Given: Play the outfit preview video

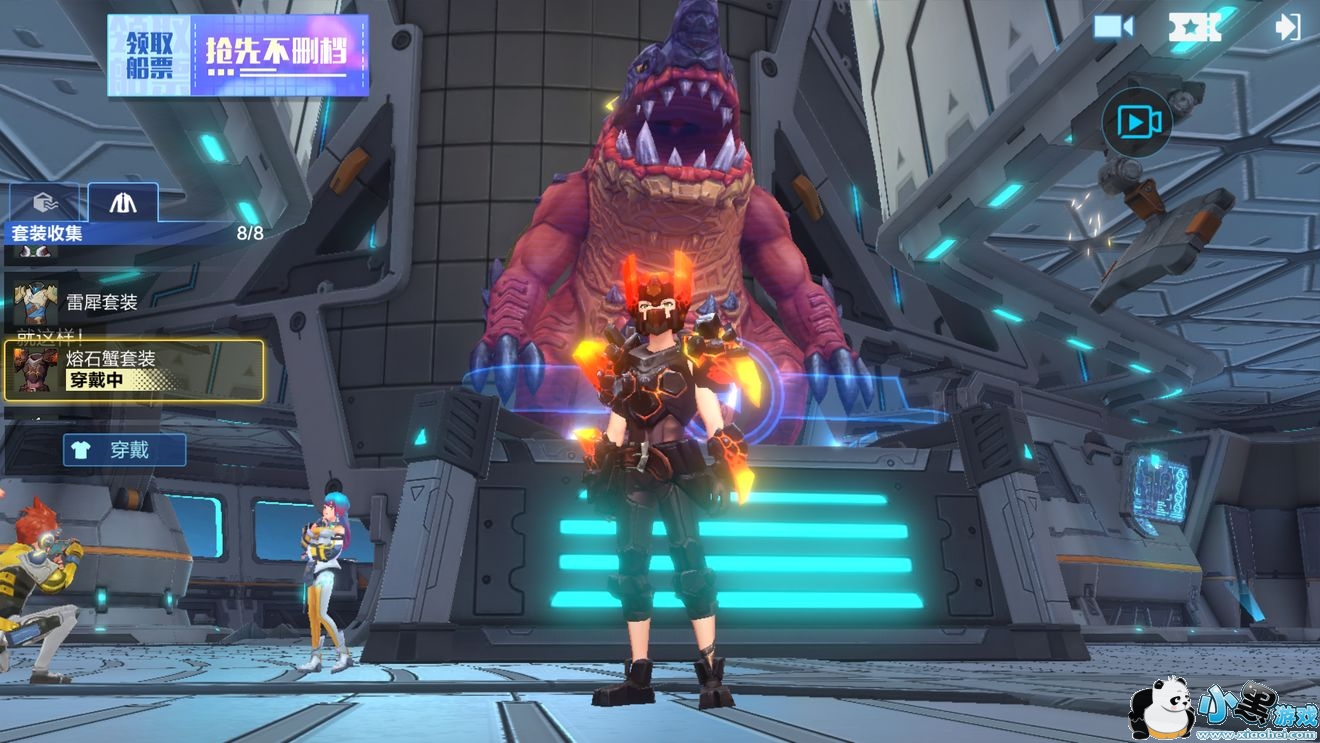Looking at the screenshot, I should 1137,122.
